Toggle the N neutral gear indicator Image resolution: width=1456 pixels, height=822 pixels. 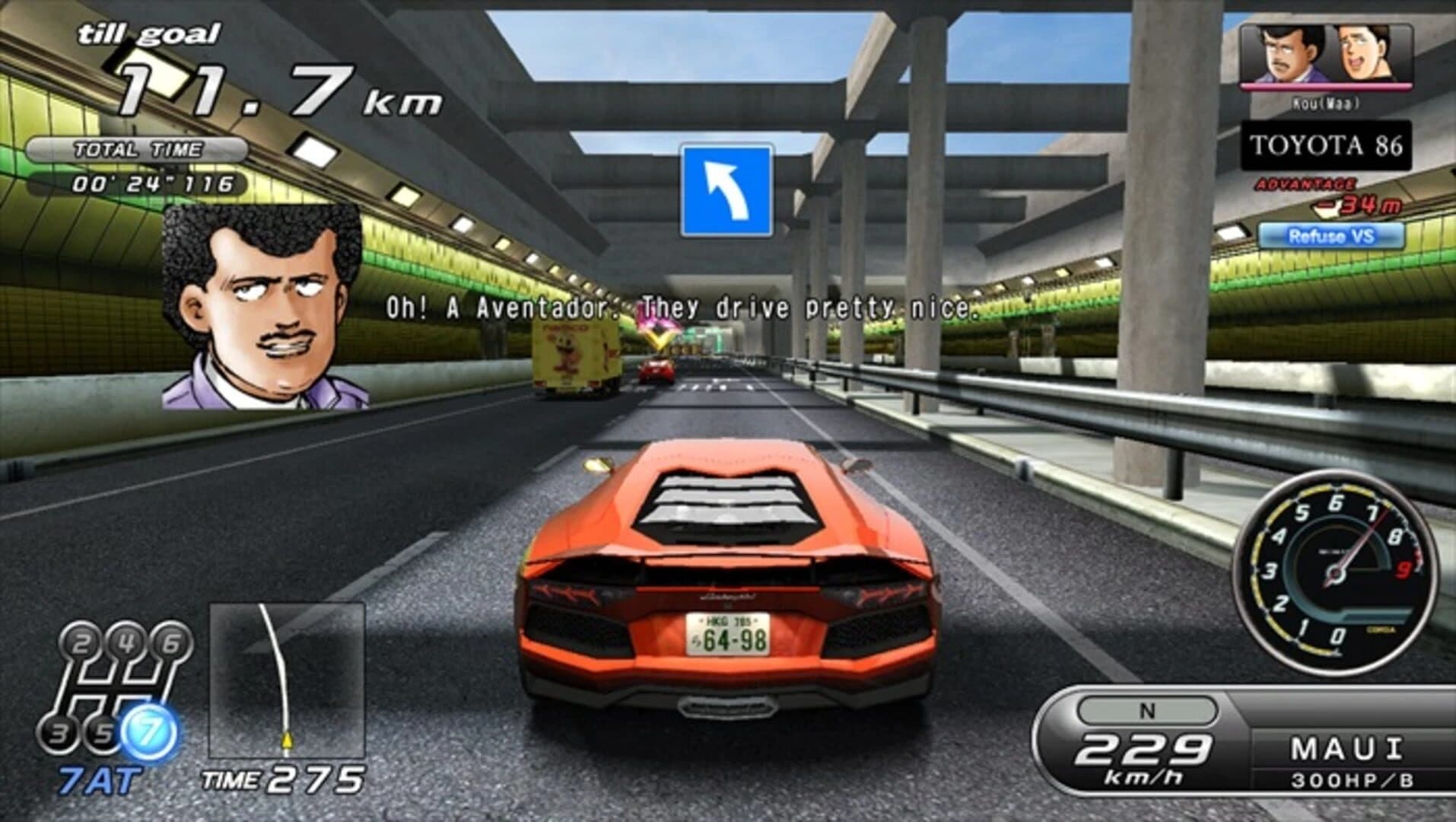pos(1149,709)
